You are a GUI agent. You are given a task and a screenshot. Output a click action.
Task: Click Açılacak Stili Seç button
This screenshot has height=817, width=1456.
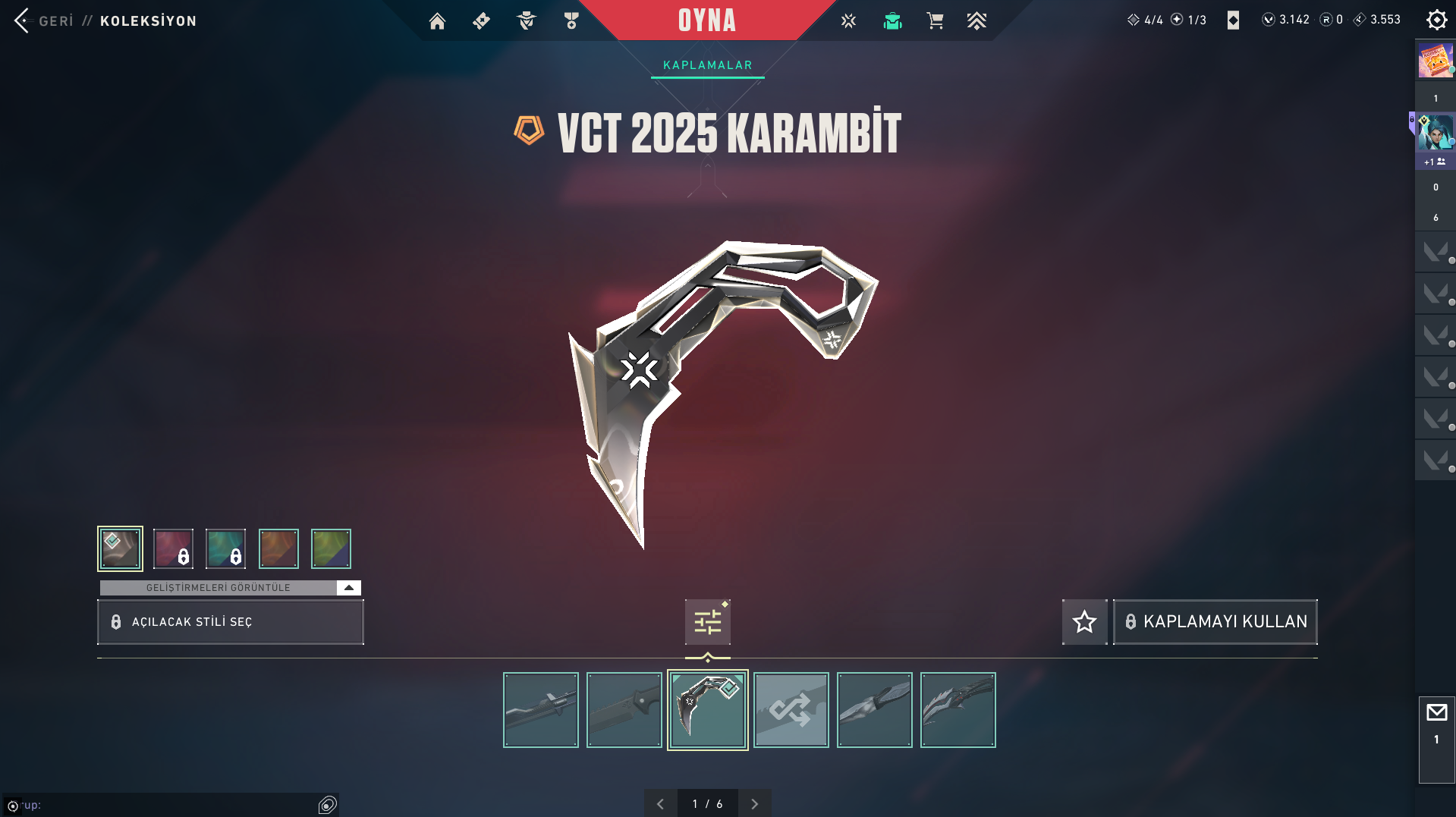[231, 622]
